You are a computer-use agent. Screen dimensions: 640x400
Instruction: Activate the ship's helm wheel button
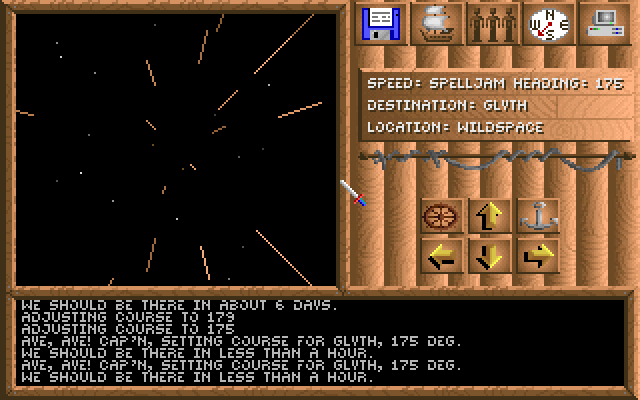click(440, 215)
